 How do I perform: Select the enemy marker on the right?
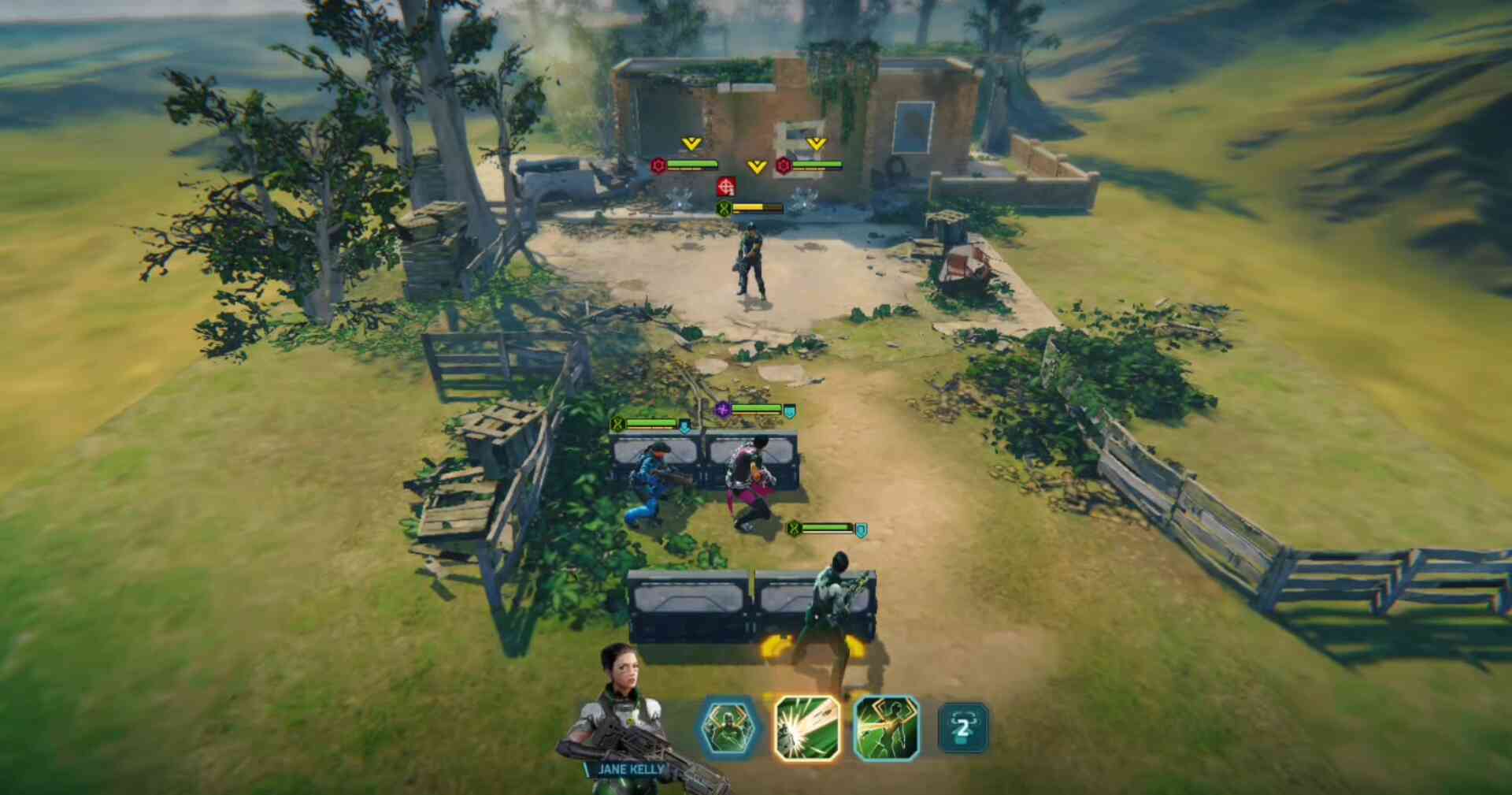click(784, 165)
